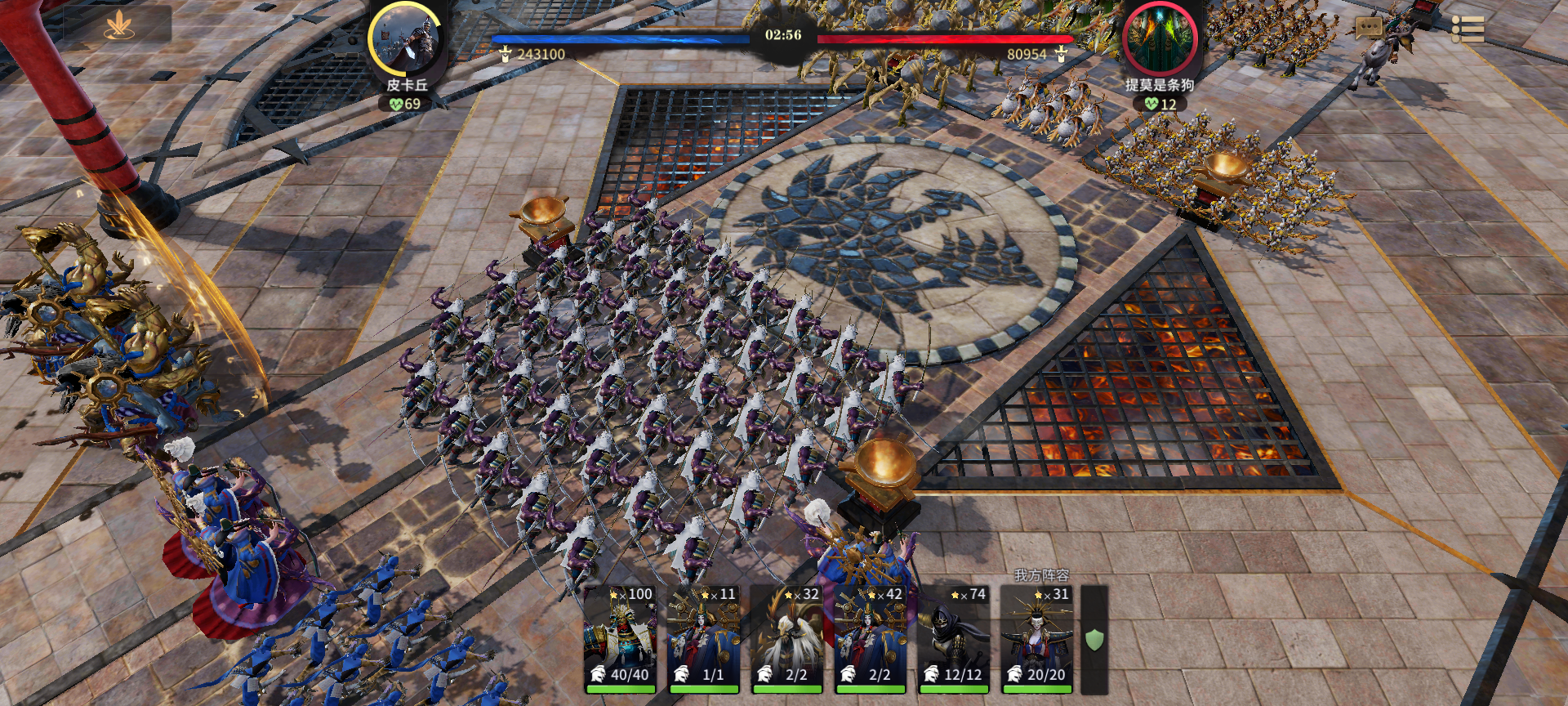This screenshot has height=706, width=1568.
Task: Select the samurai unit card with 100 stars
Action: click(621, 638)
